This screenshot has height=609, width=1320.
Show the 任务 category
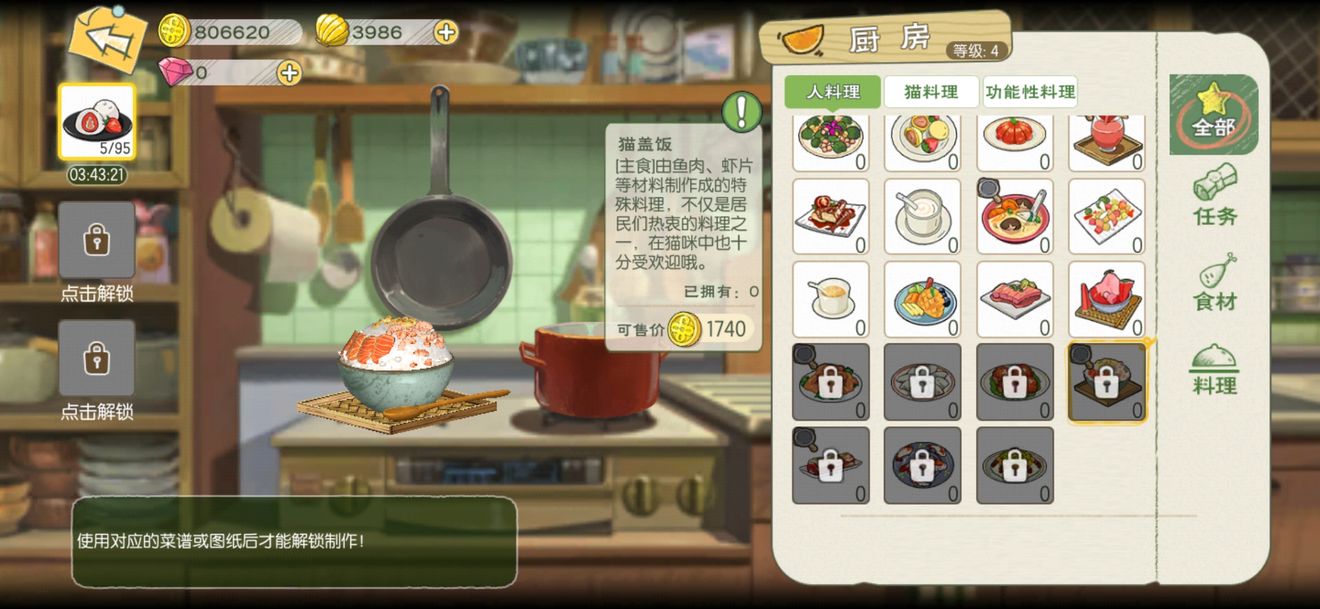(x=1215, y=195)
